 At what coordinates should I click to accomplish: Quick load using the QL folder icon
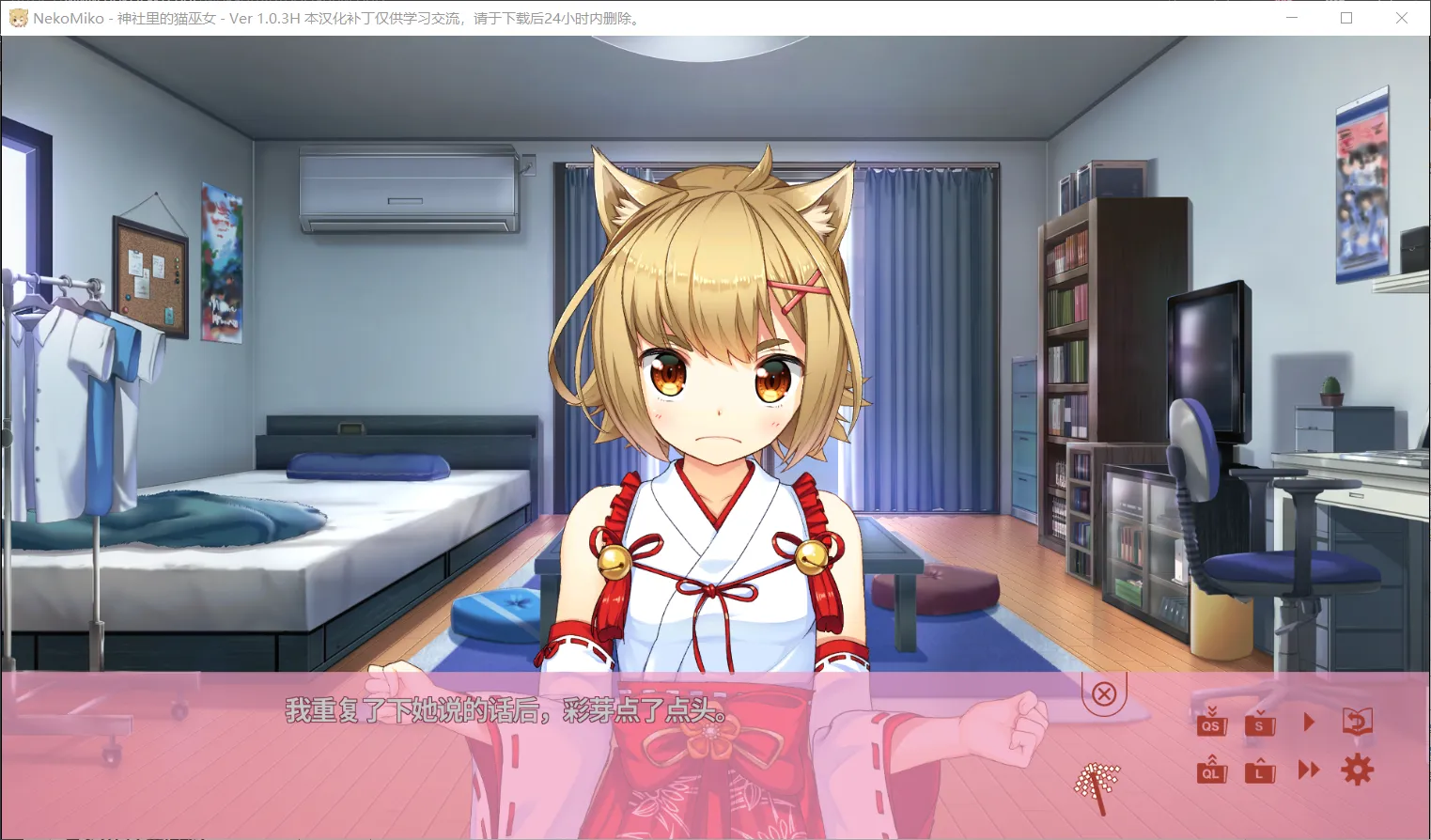1210,770
